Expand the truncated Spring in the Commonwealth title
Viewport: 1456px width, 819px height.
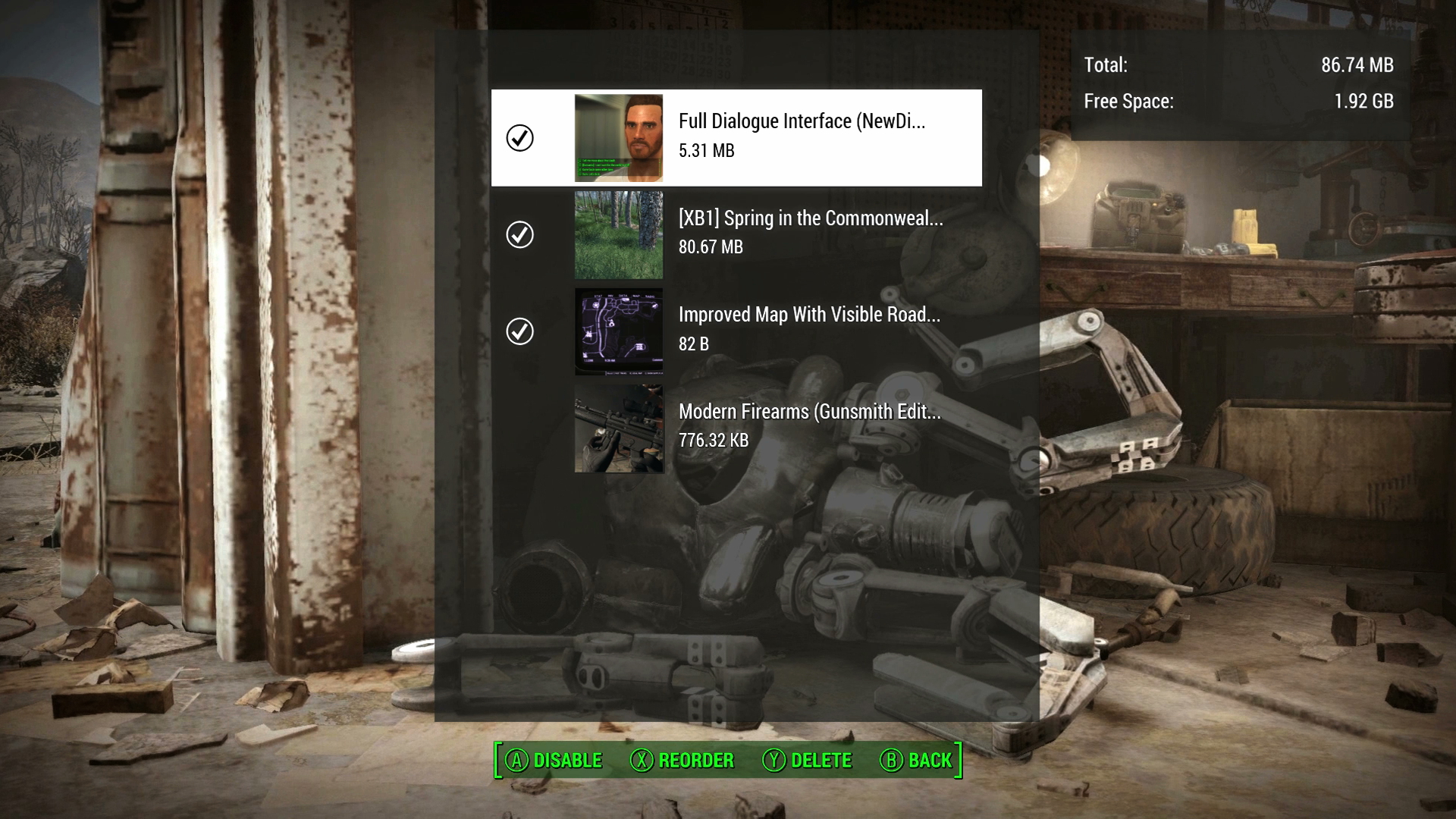(811, 221)
